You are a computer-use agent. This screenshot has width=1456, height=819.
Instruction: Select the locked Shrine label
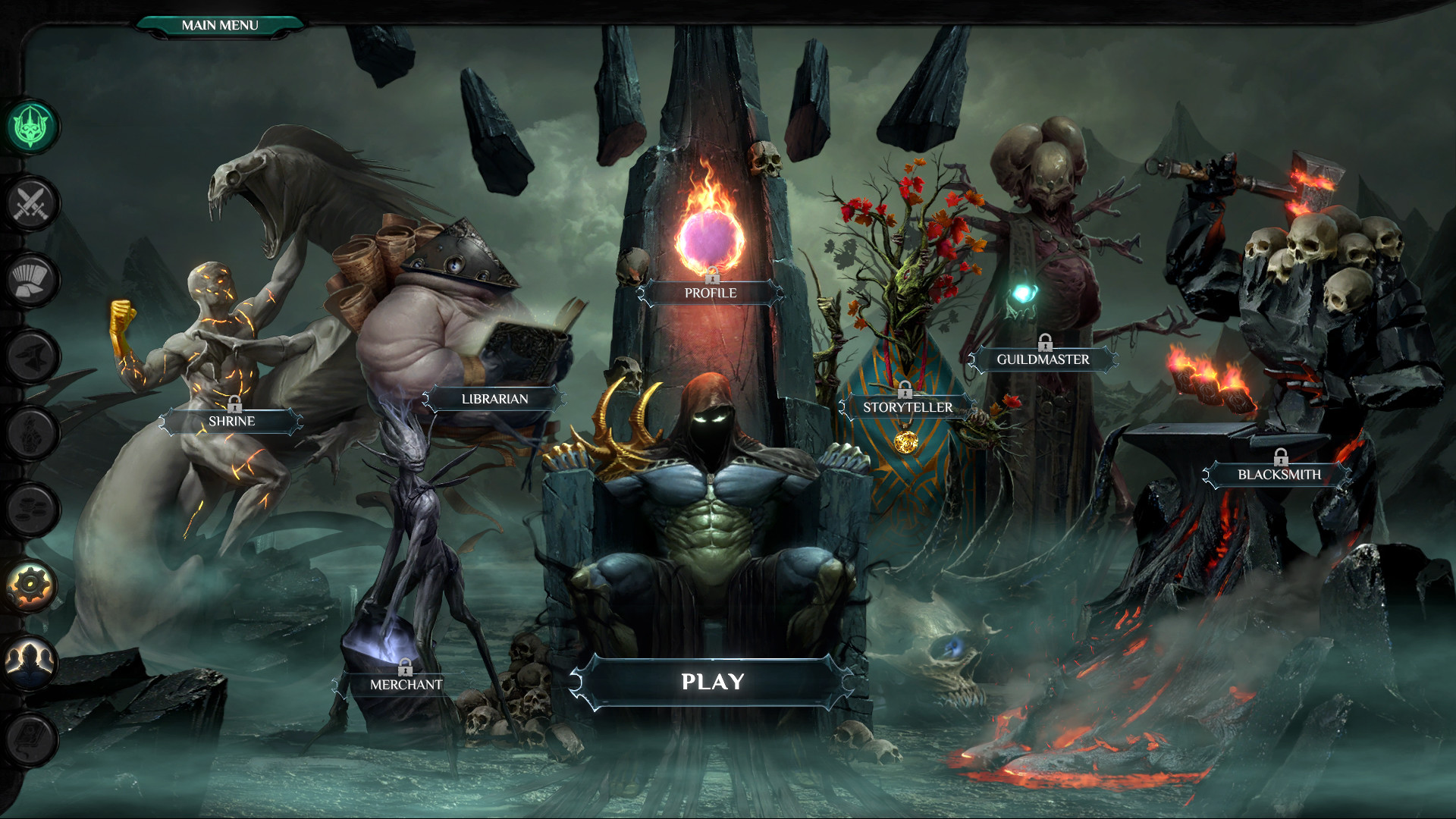(231, 421)
